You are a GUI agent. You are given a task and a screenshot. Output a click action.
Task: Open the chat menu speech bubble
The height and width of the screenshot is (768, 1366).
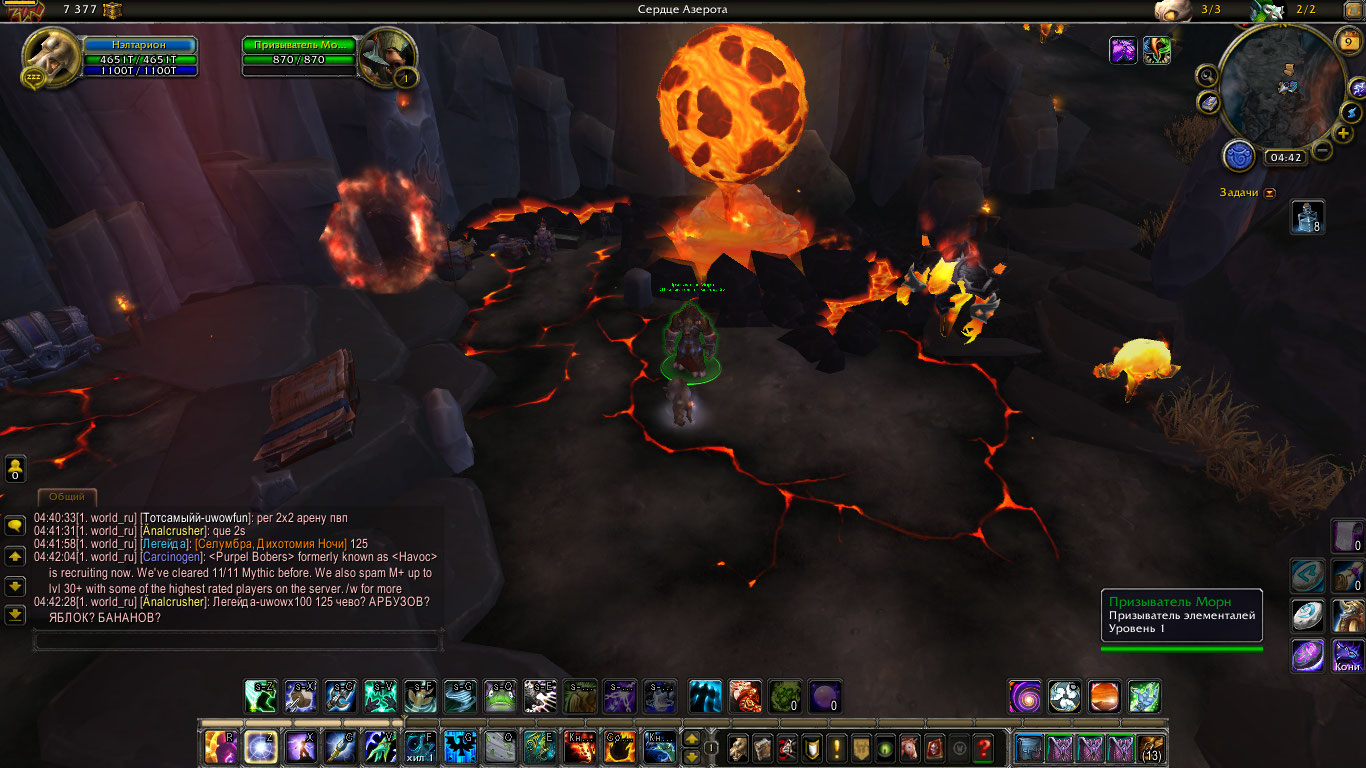pyautogui.click(x=15, y=525)
